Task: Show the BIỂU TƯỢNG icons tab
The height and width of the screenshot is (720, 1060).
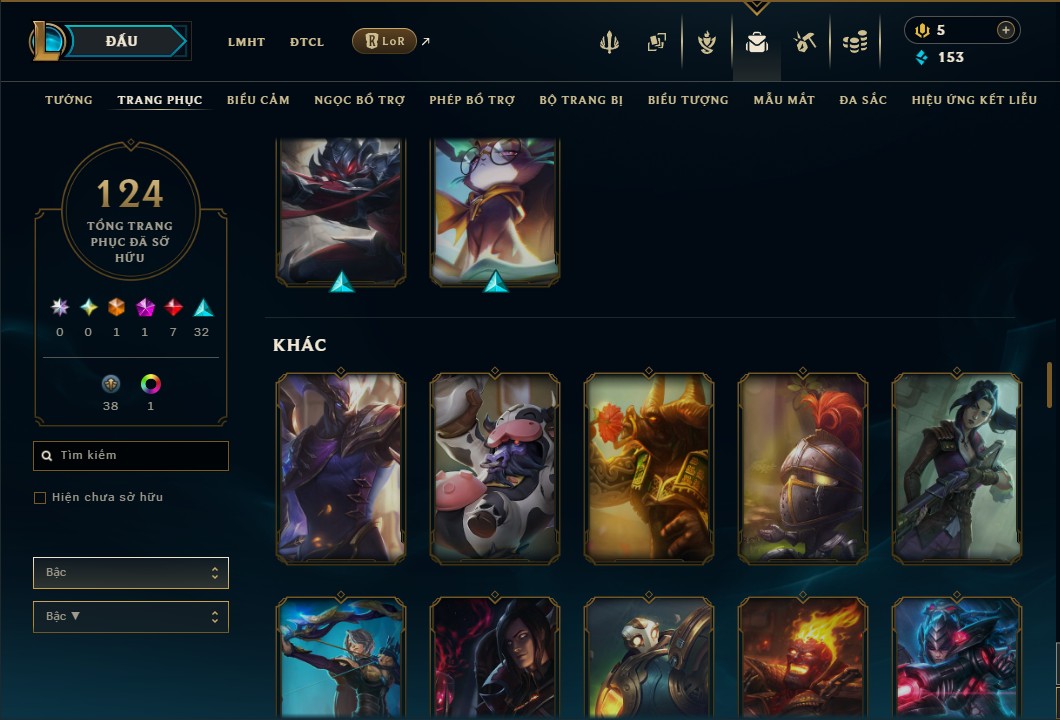Action: tap(688, 100)
